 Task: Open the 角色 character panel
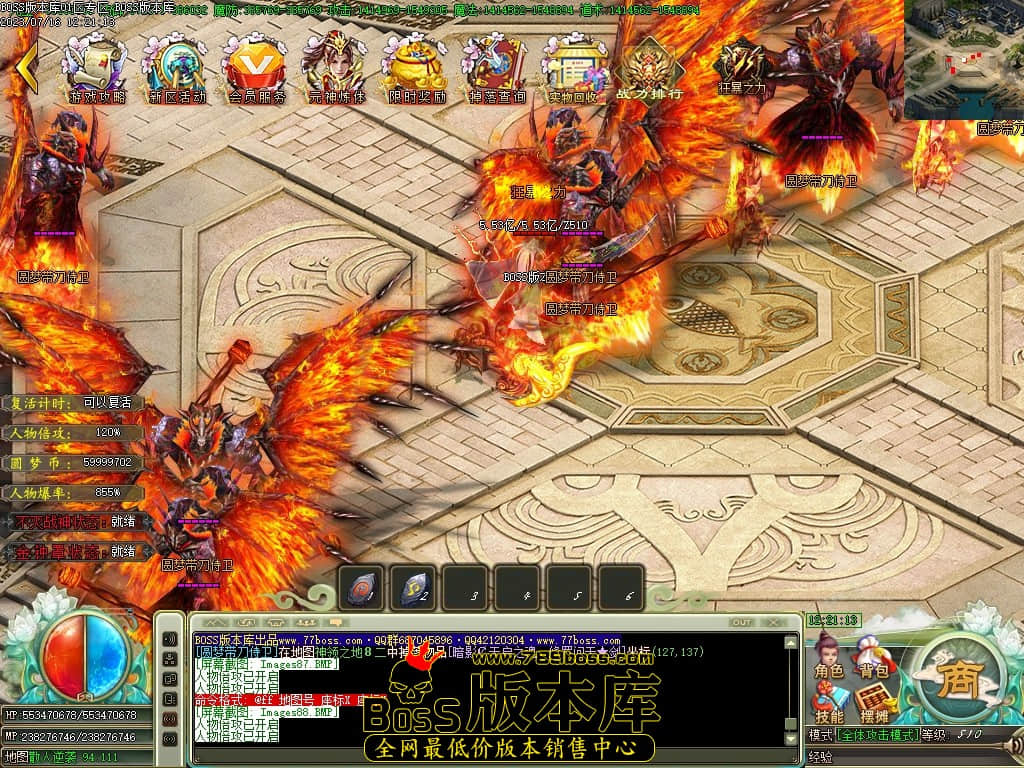pos(829,660)
